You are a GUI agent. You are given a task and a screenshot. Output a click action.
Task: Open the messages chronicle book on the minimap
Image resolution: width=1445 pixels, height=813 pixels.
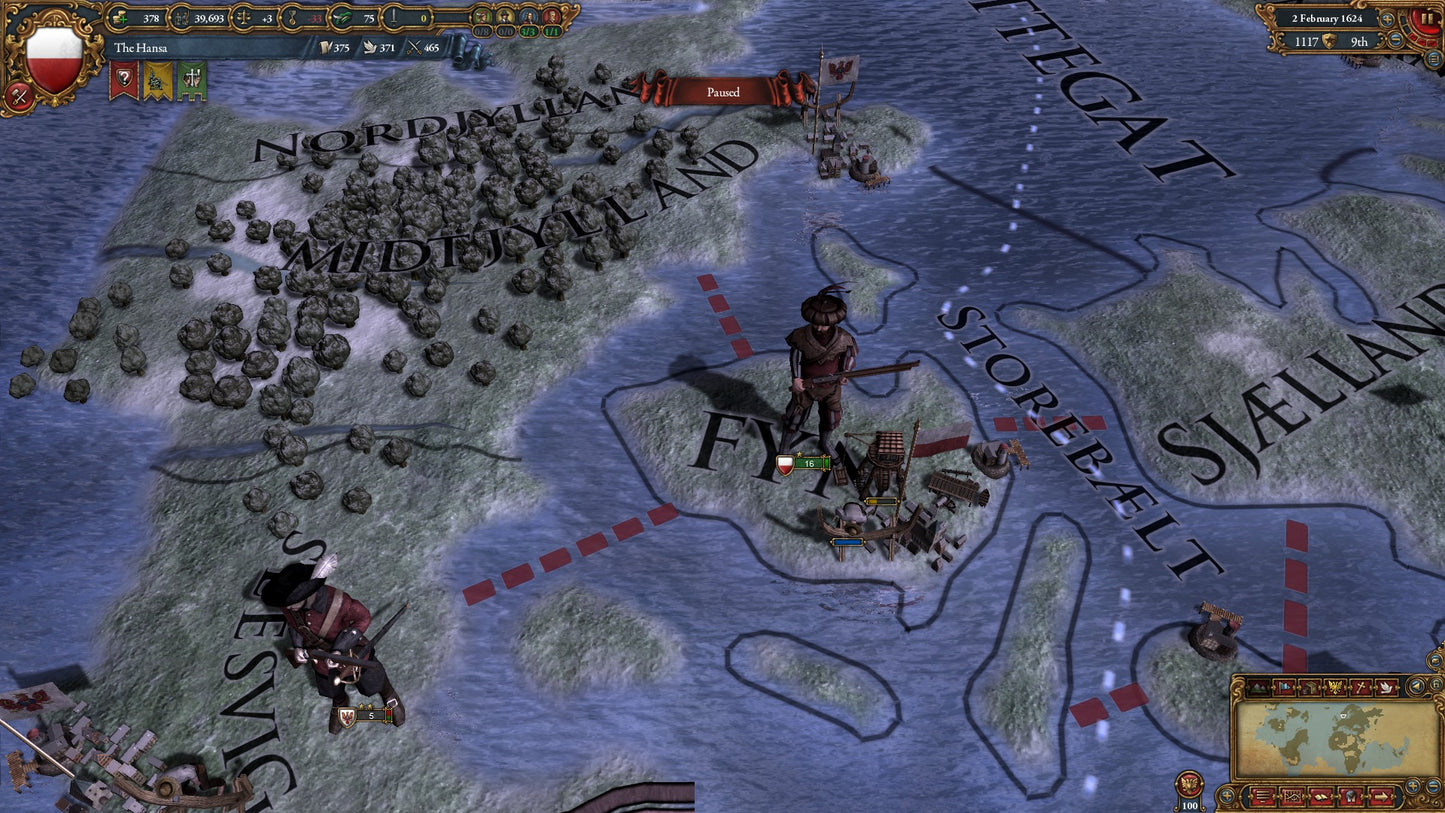pos(1321,796)
